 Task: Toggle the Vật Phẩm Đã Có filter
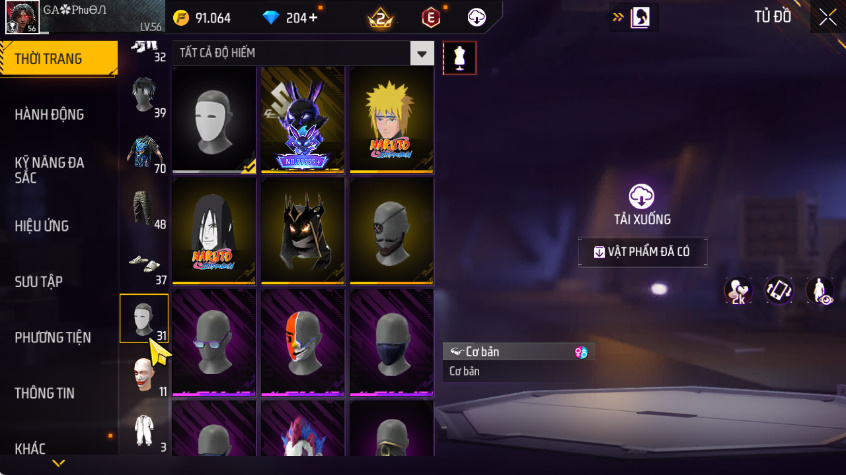pyautogui.click(x=642, y=252)
